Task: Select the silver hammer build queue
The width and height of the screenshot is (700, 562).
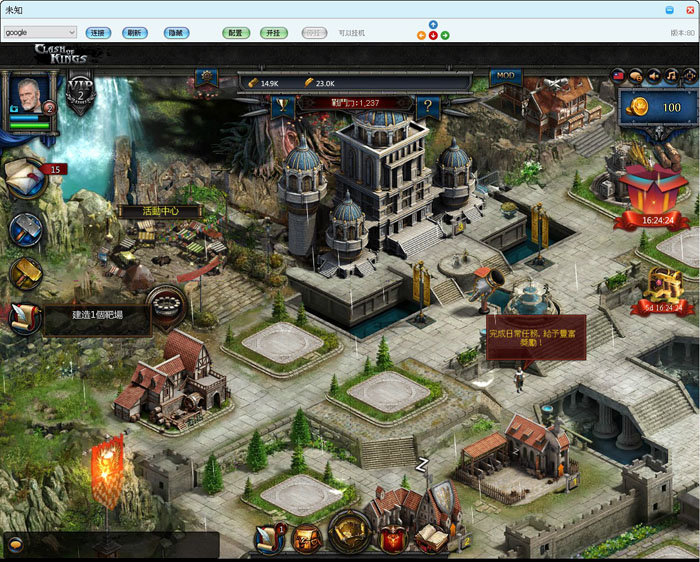Action: click(x=26, y=230)
